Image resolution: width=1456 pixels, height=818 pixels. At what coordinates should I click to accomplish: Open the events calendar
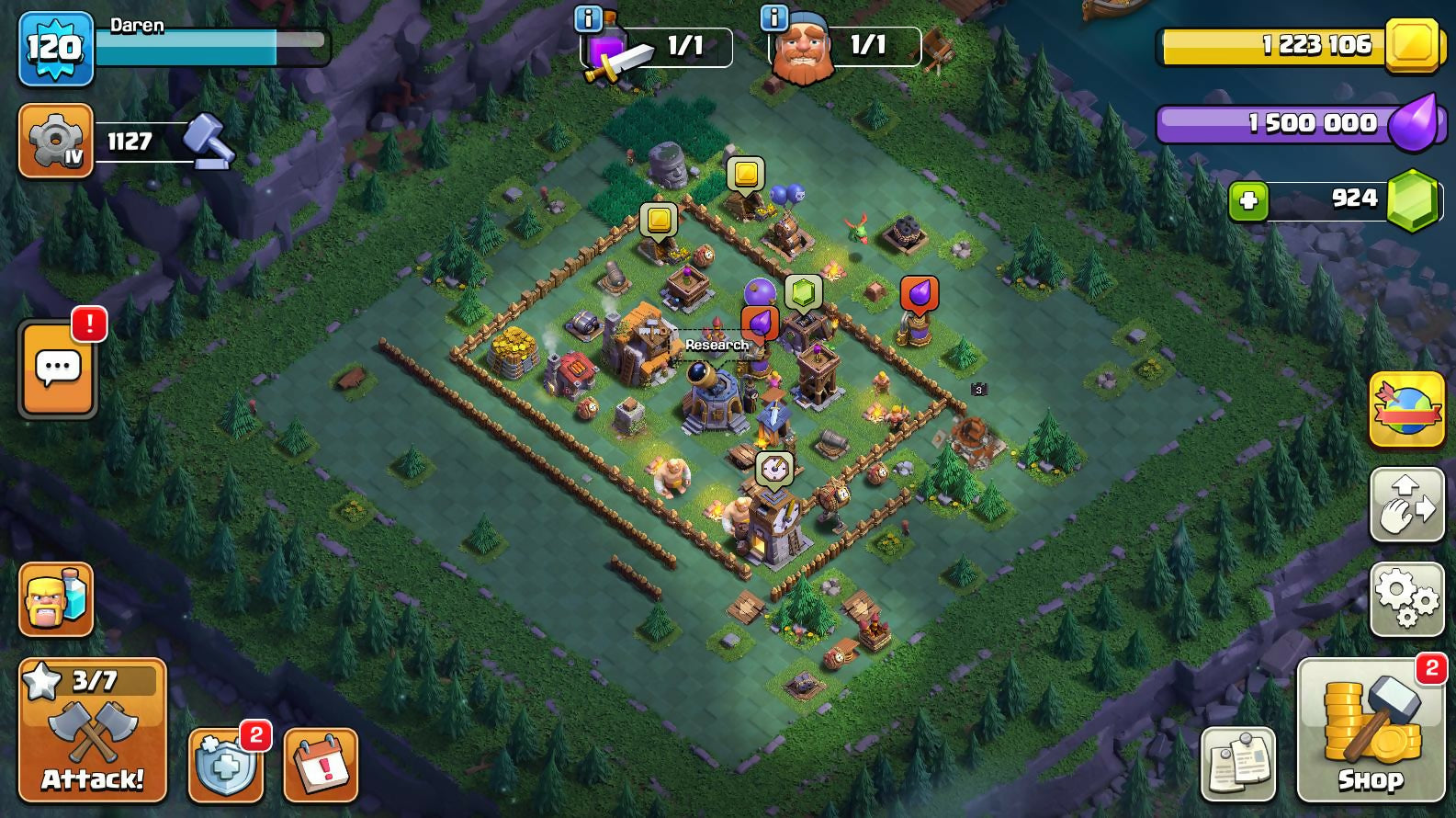321,765
